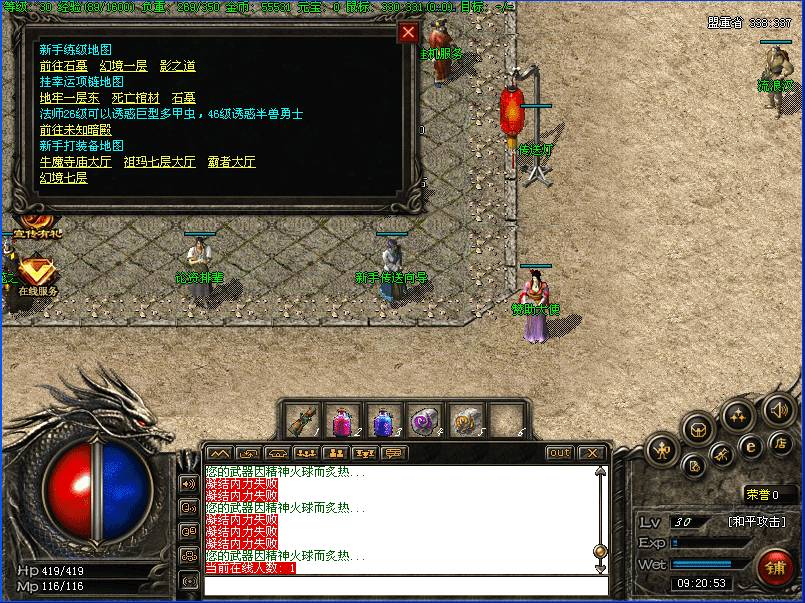Open the 在线服务 online service icon

point(37,272)
